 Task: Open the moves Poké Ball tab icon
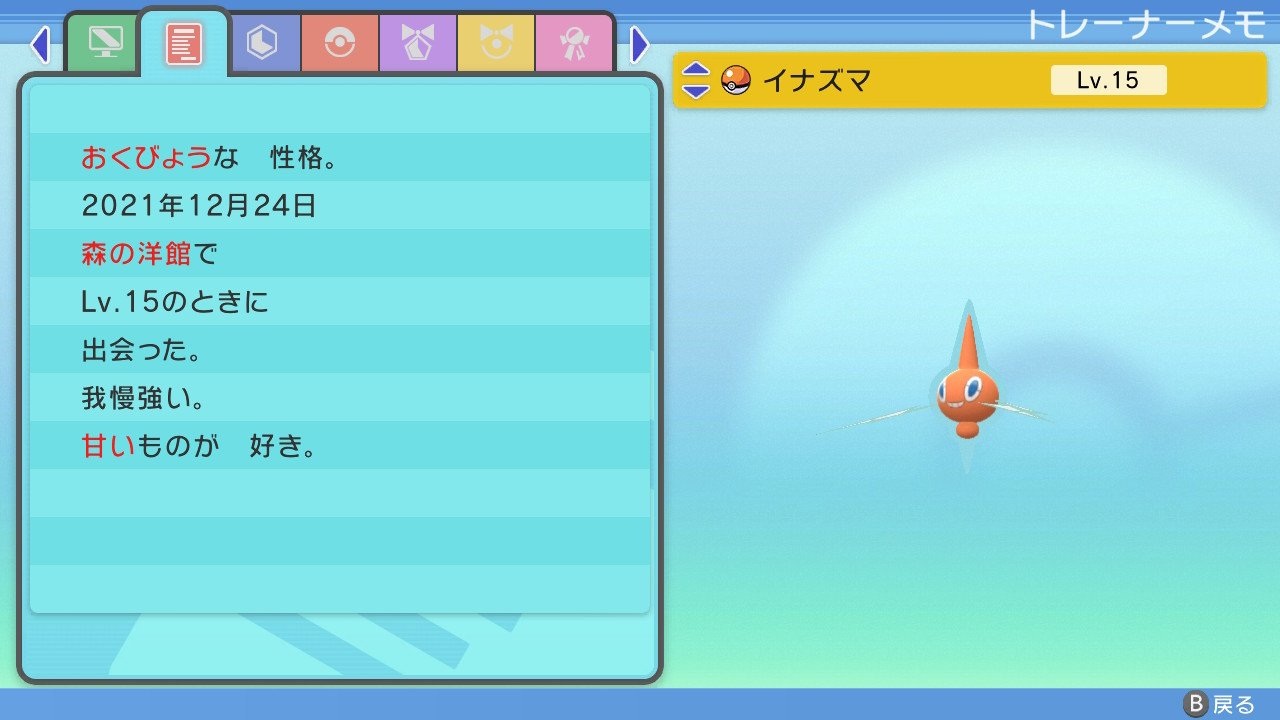[x=341, y=43]
